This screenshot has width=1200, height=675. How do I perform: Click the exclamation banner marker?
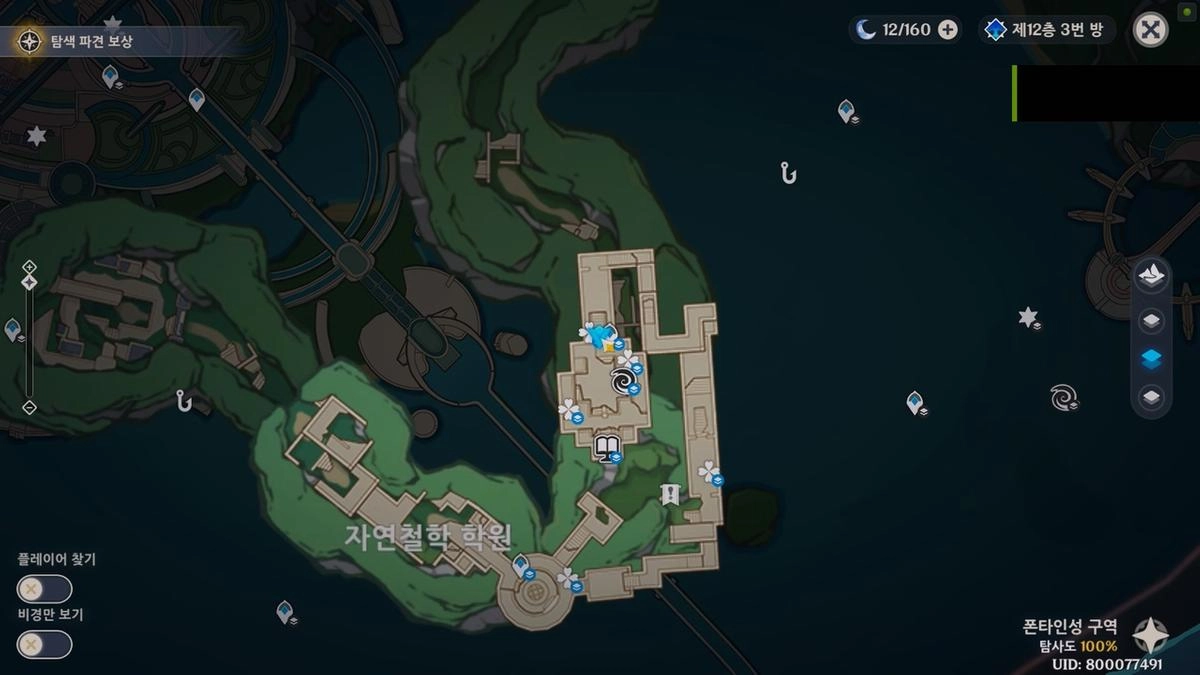[670, 493]
